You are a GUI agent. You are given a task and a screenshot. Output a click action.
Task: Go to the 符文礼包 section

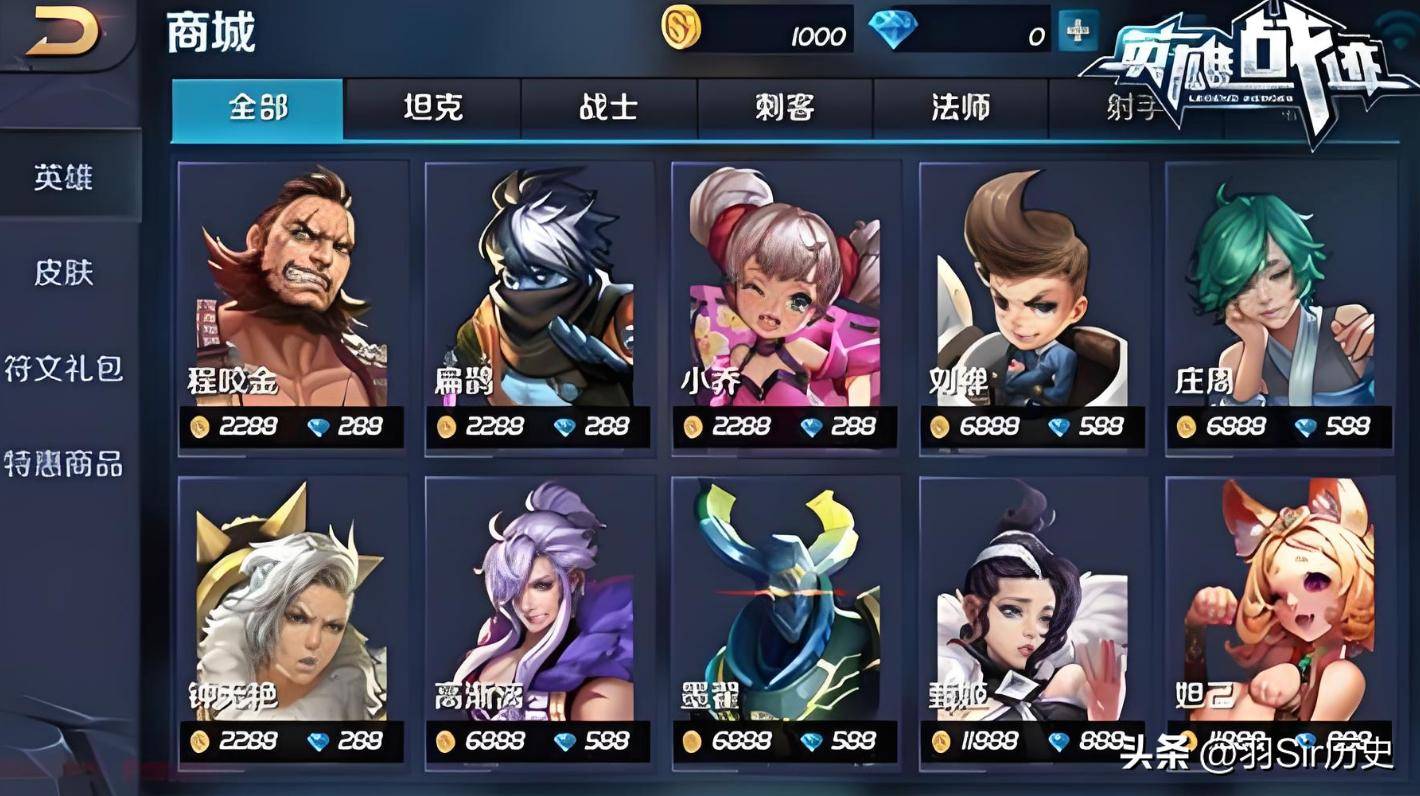coord(64,368)
